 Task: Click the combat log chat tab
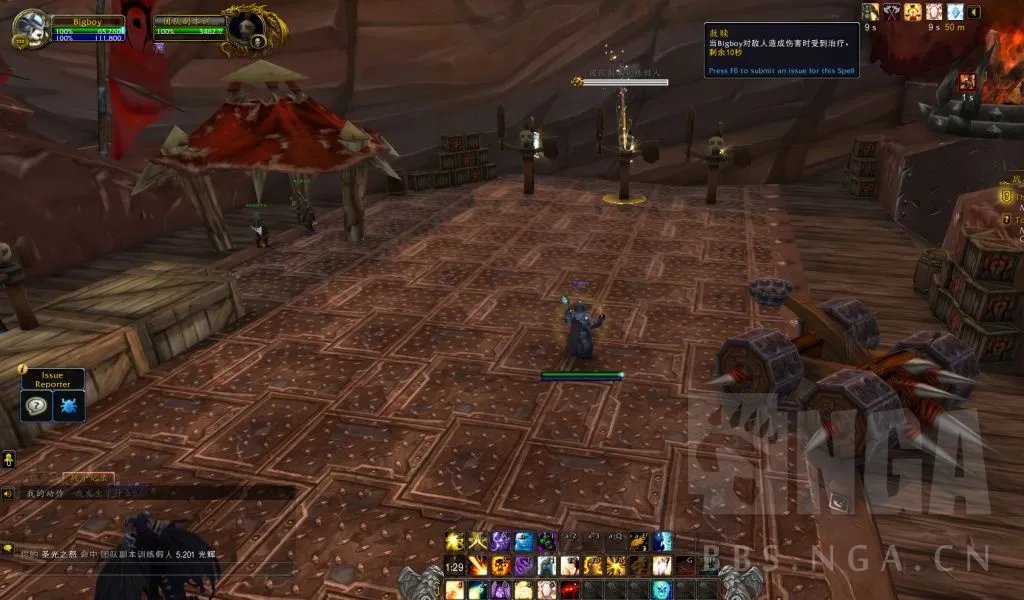tap(88, 478)
